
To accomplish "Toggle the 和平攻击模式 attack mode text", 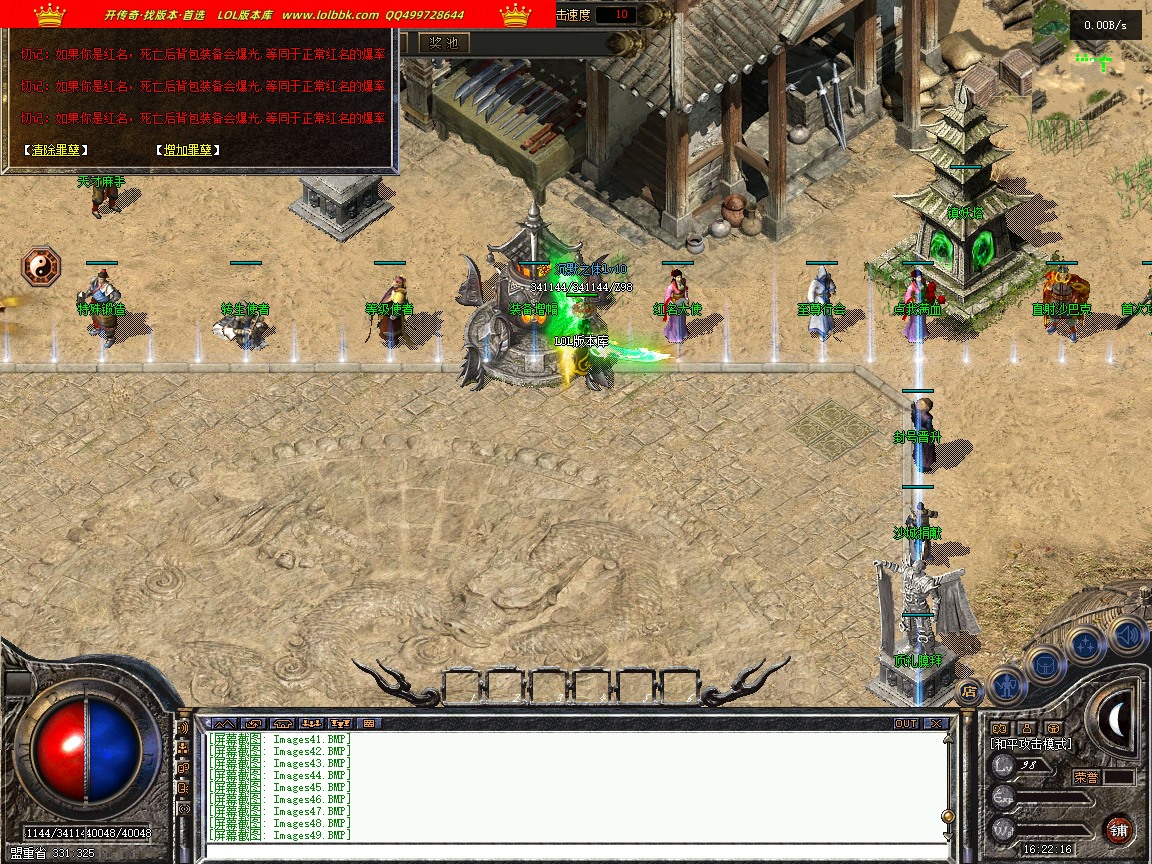I will (1031, 744).
